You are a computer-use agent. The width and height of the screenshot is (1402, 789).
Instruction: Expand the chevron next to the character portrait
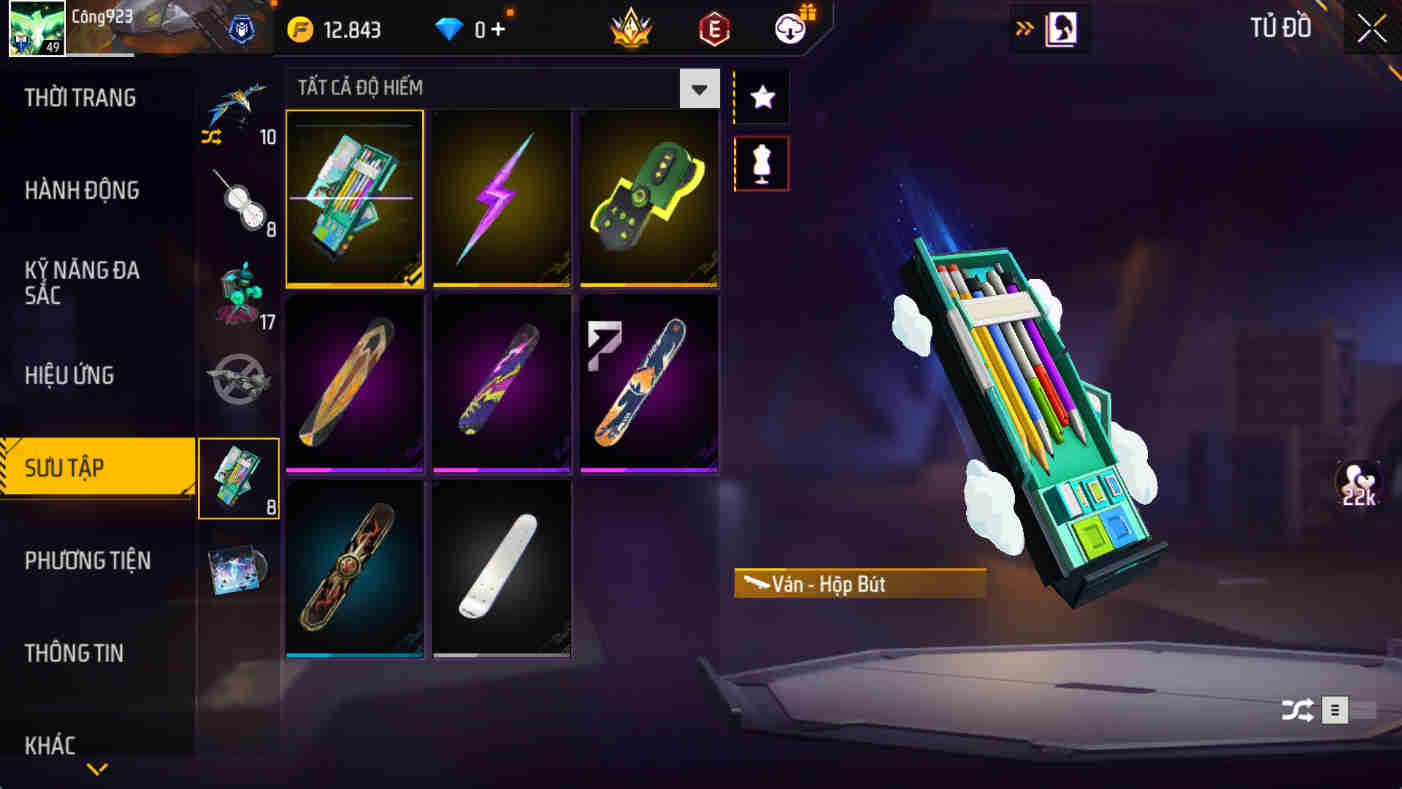click(x=1022, y=29)
